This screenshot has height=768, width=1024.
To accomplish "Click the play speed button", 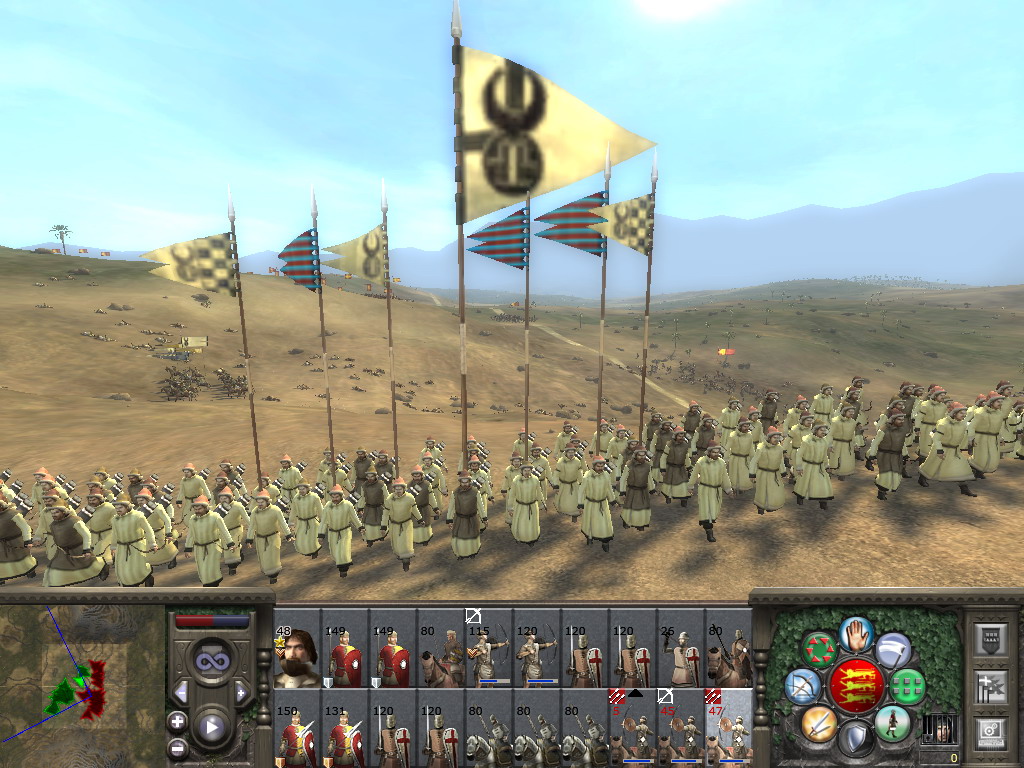I will 211,727.
